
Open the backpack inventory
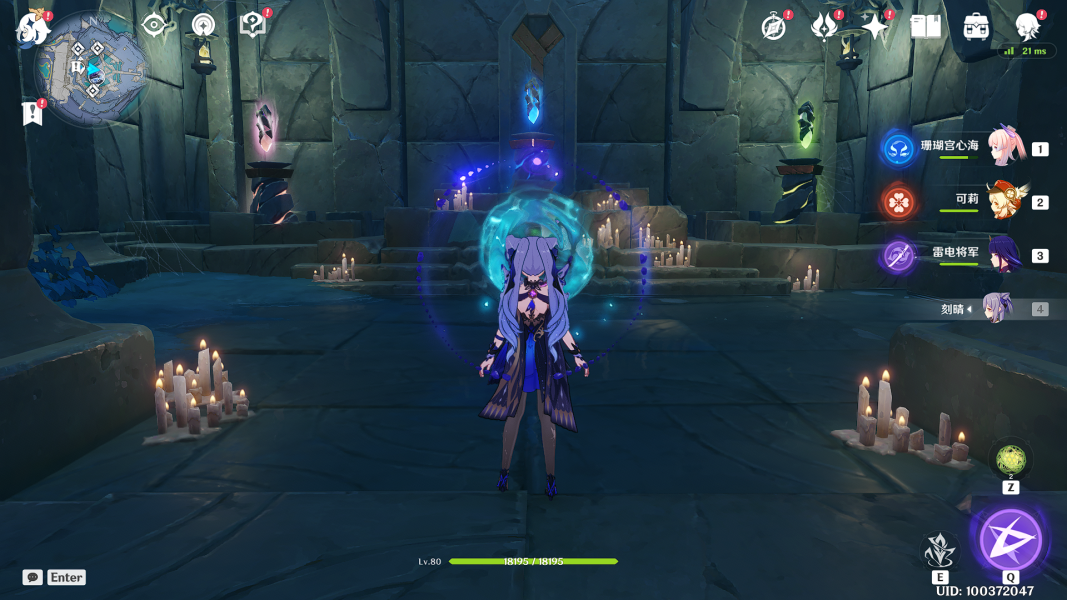(x=976, y=27)
